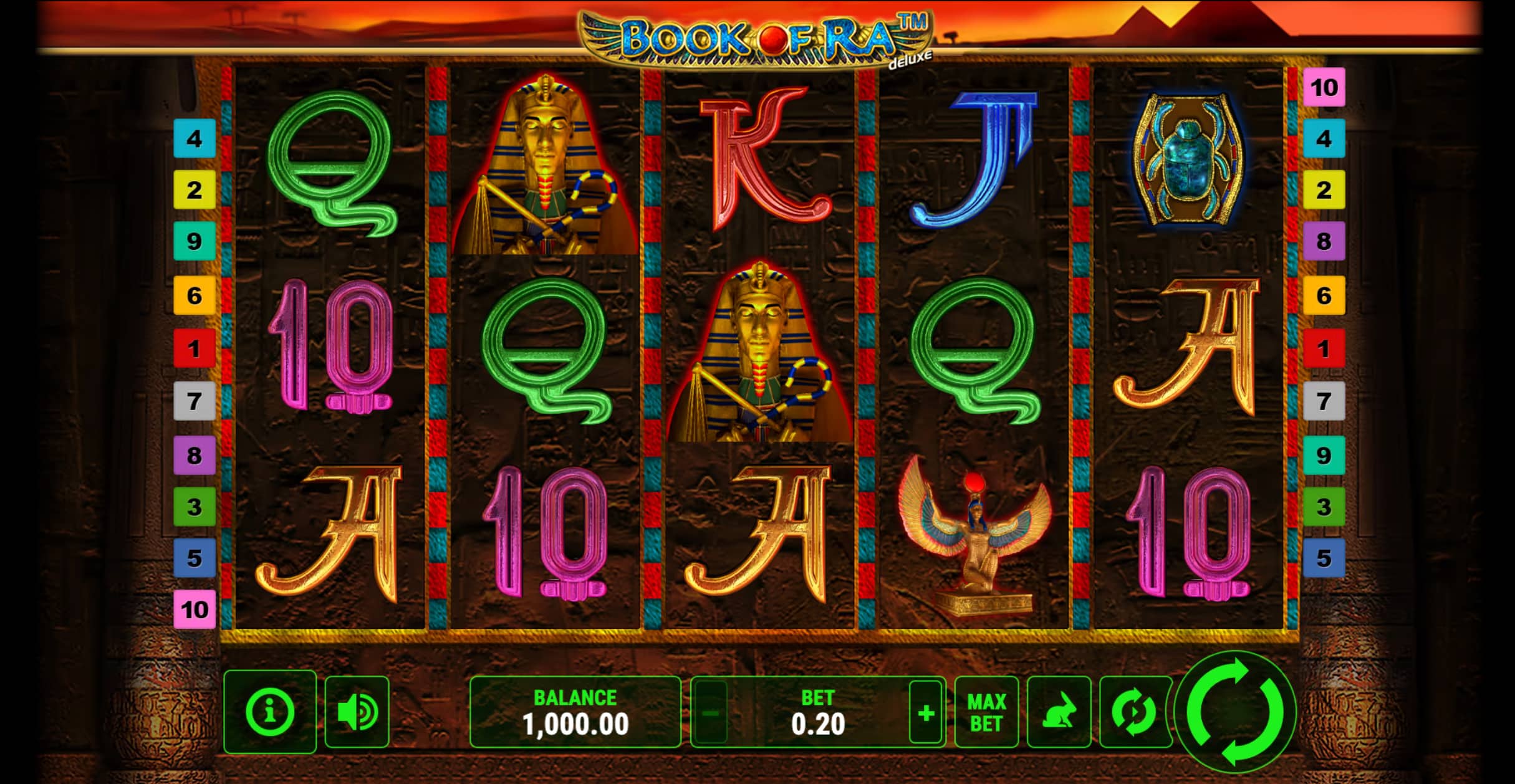Spin the reels with the large green button

(1235, 712)
